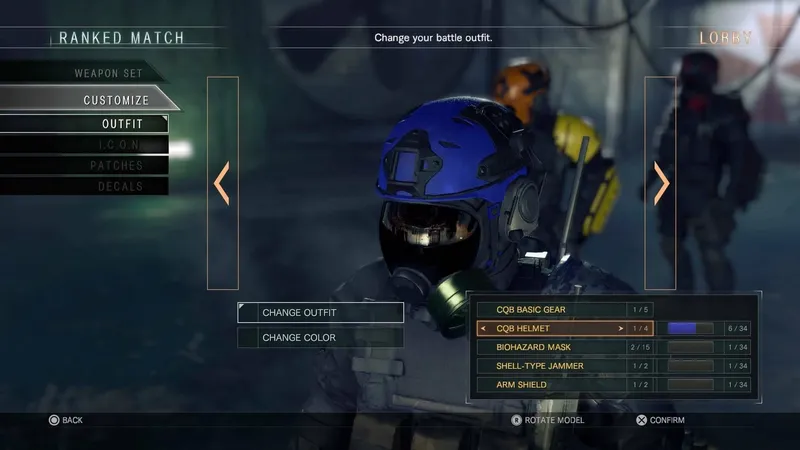Select the Change Color option
Screen dimensions: 800x450
(321, 338)
